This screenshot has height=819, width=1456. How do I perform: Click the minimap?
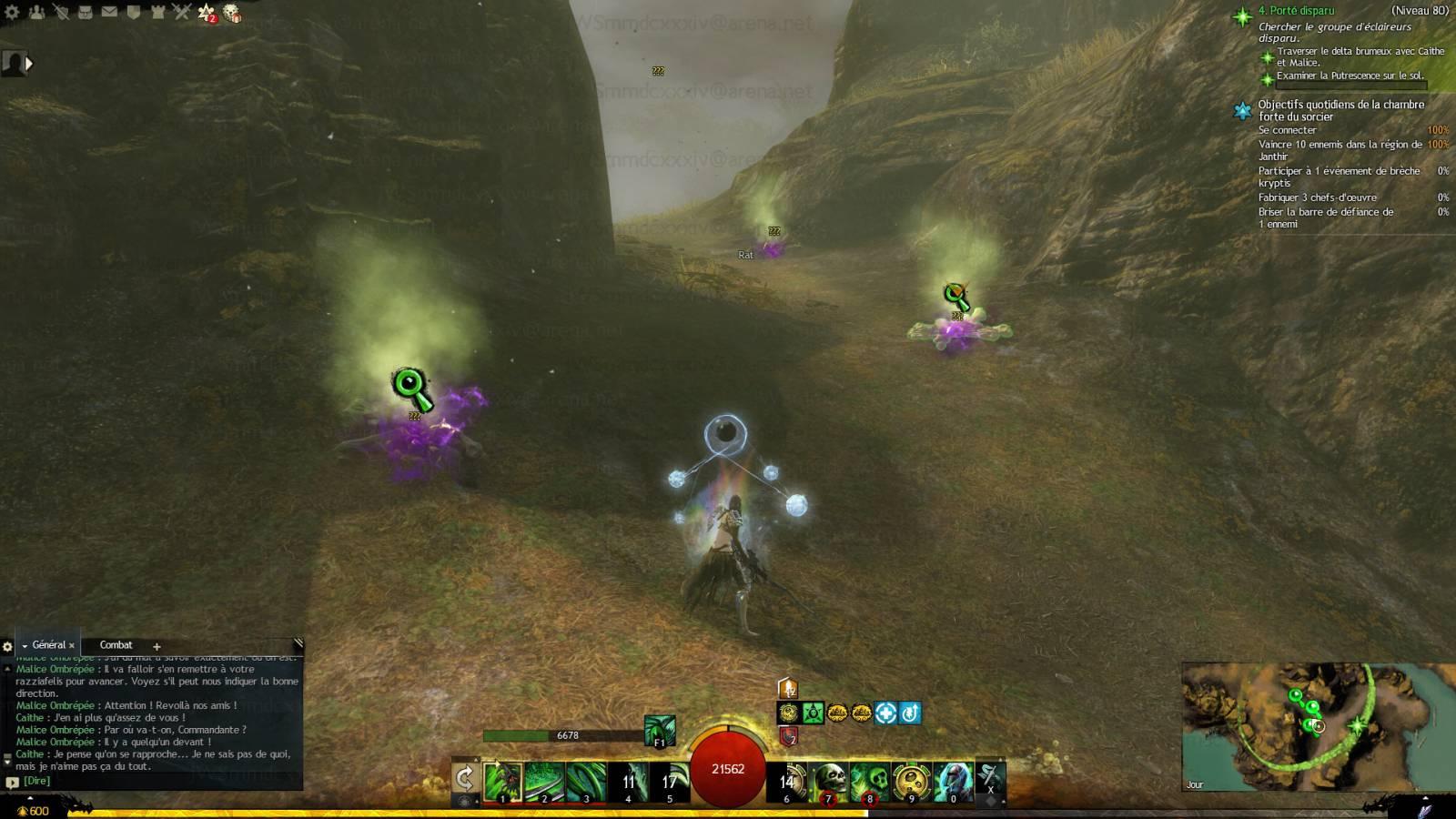pyautogui.click(x=1317, y=725)
